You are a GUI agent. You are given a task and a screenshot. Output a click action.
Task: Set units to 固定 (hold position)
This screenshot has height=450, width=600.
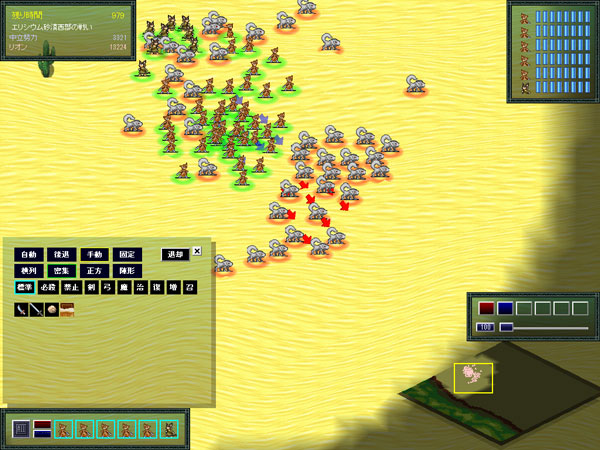pos(127,254)
